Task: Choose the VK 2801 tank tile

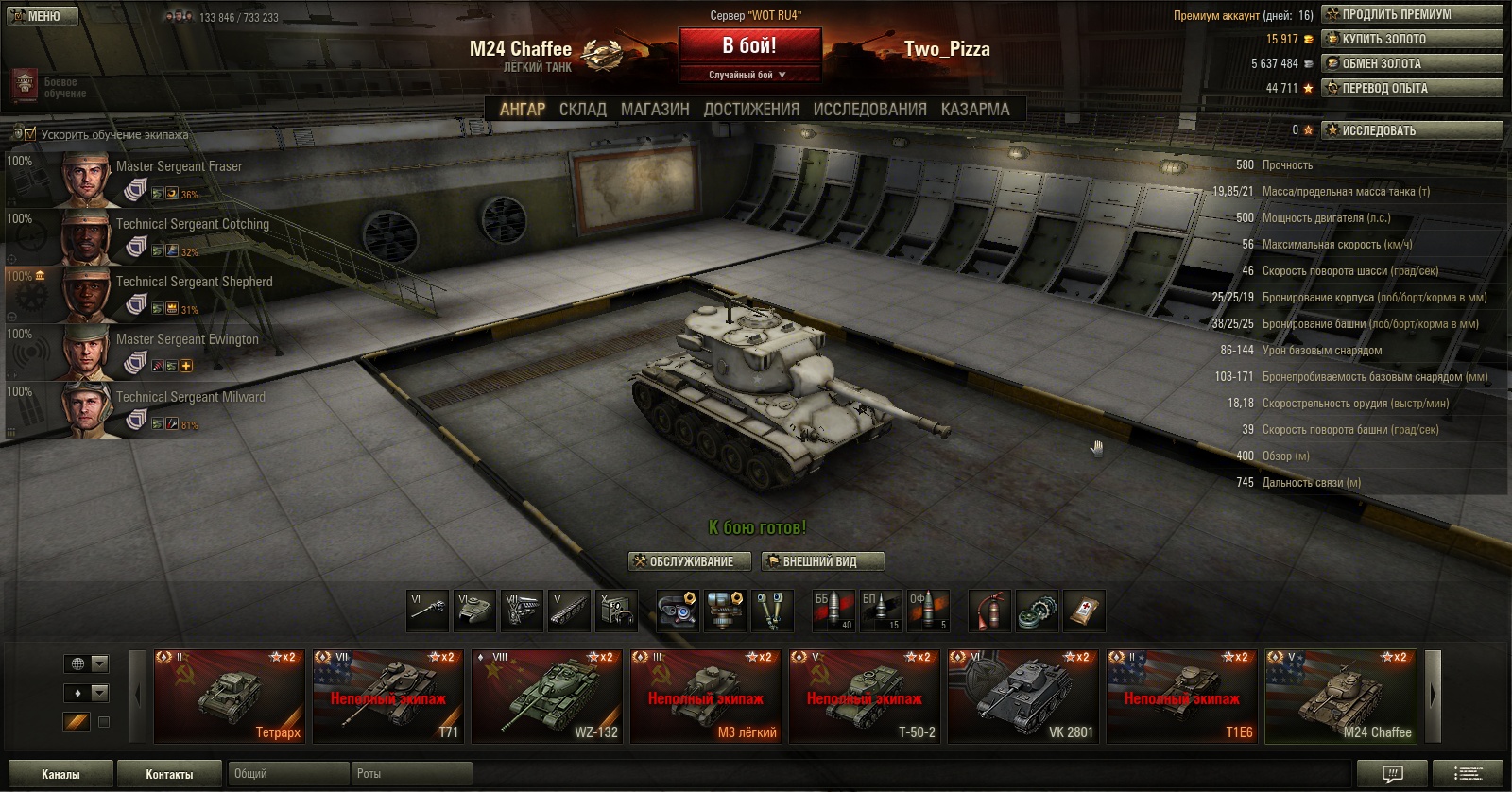Action: 1022,697
